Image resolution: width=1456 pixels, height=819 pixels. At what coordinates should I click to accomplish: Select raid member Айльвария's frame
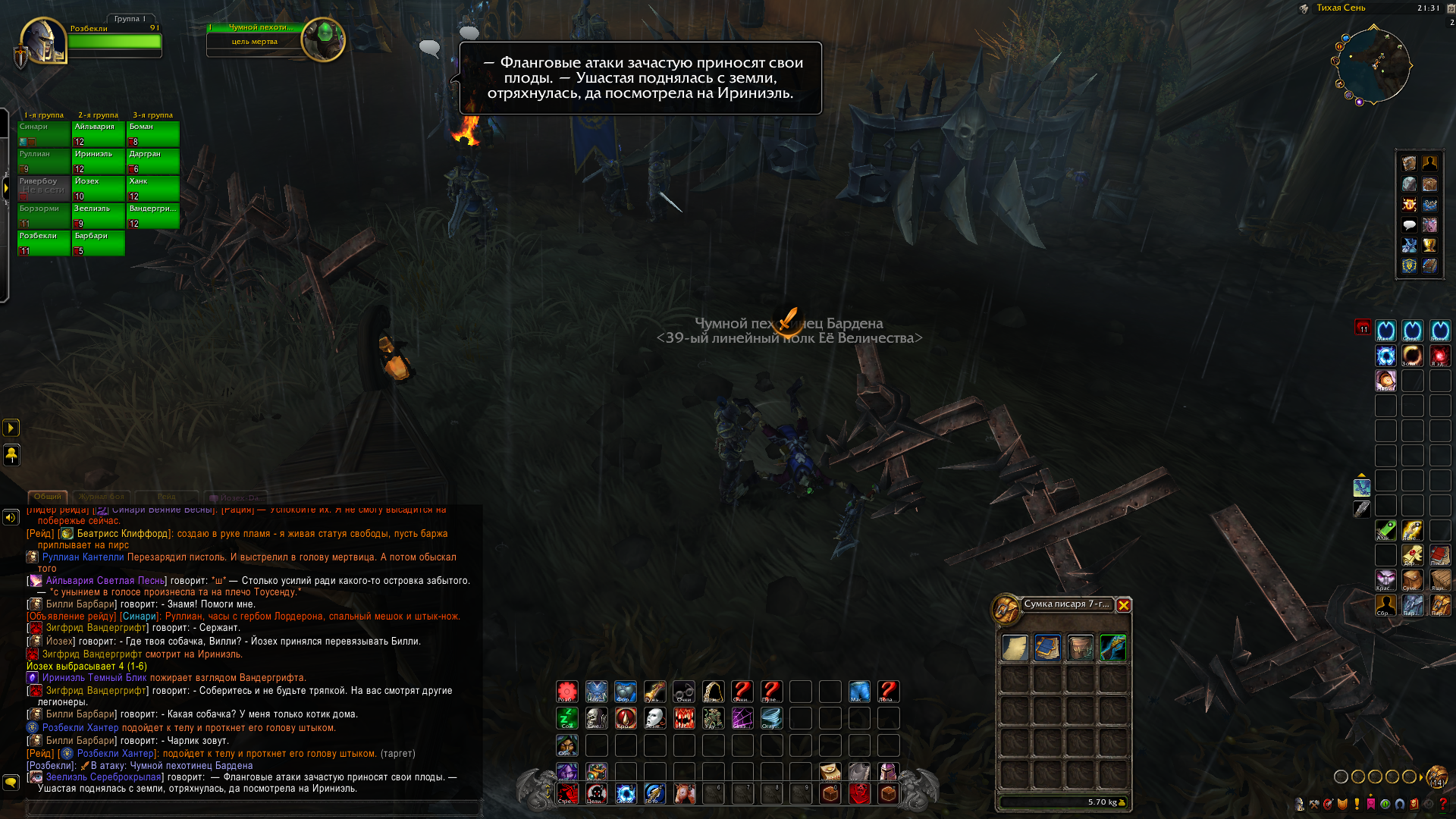click(99, 133)
